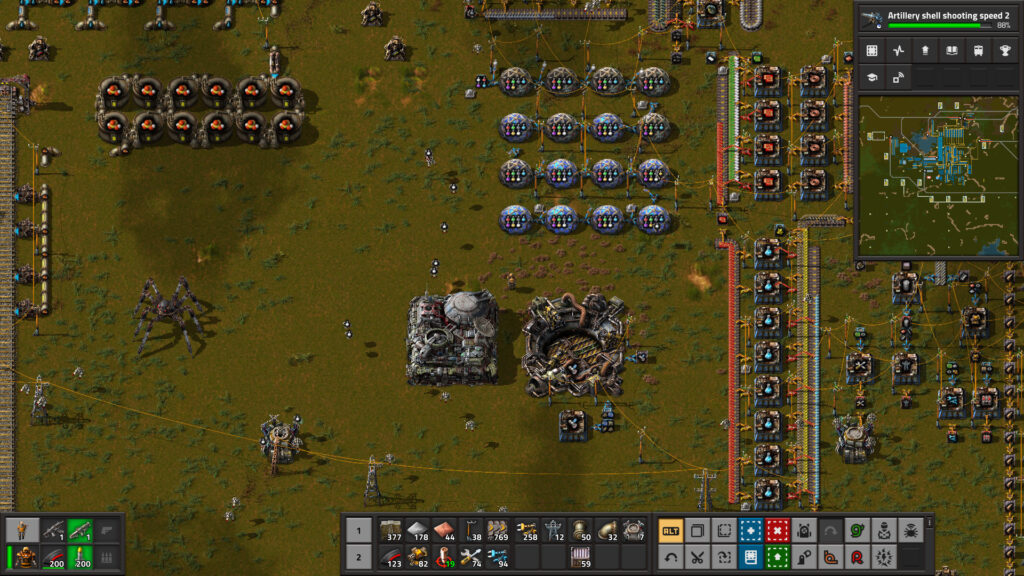Select quickbar row 1 button
Screen dimensions: 1024x576
click(x=359, y=531)
